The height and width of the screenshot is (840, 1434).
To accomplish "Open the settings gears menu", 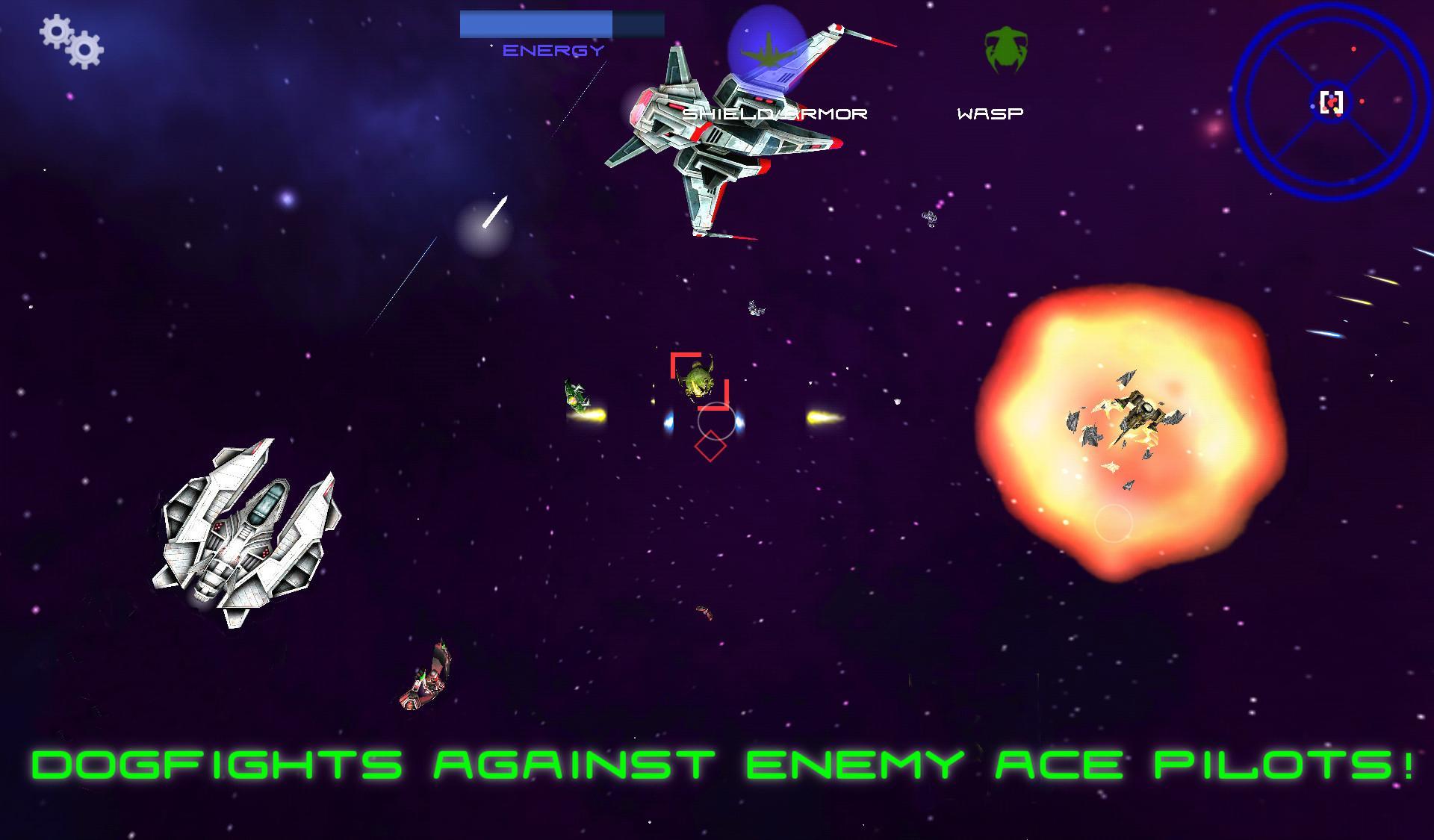I will (71, 41).
